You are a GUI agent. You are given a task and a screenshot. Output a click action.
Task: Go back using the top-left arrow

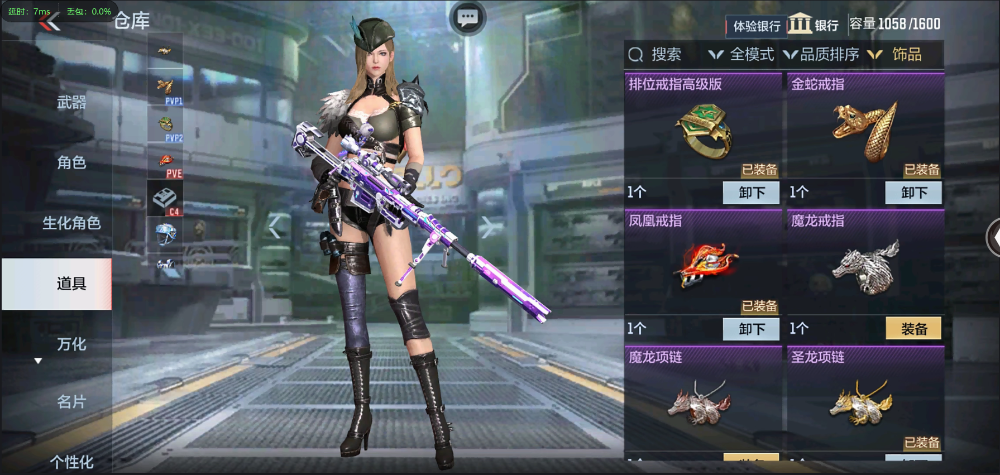tap(49, 22)
